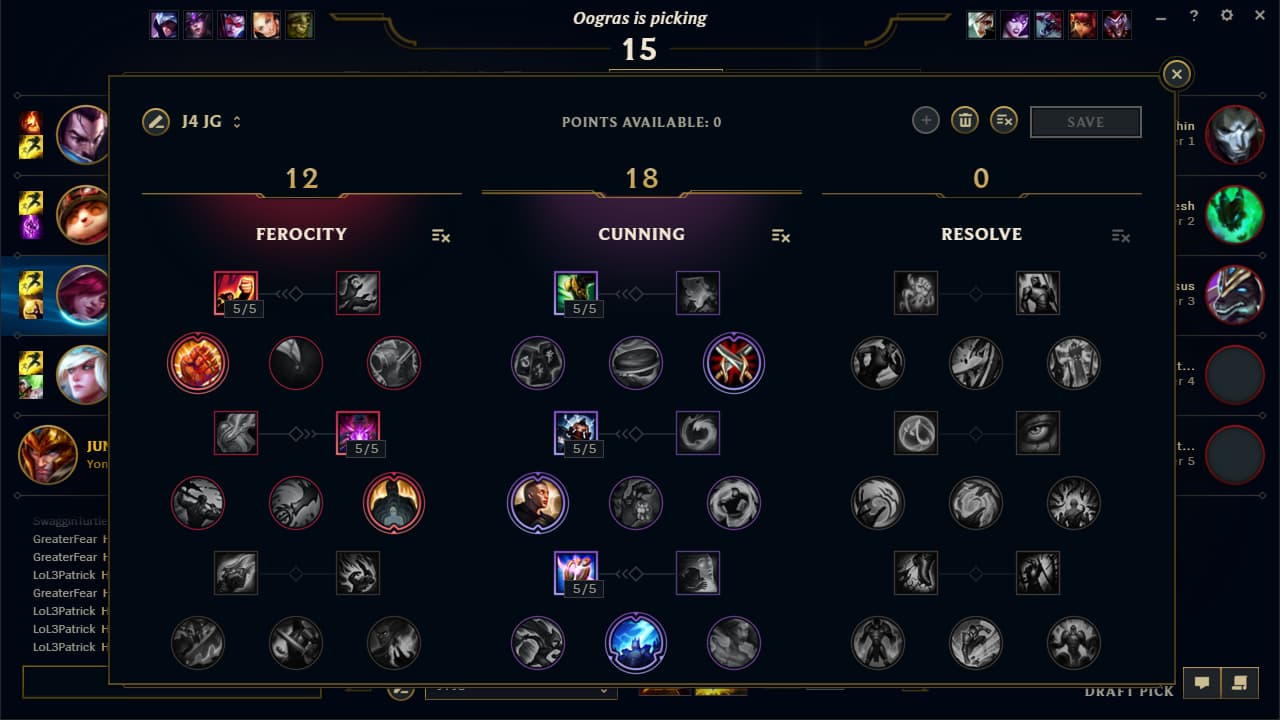Reset all points using the list-x icon
Screen dimensions: 1280x720
(1003, 120)
